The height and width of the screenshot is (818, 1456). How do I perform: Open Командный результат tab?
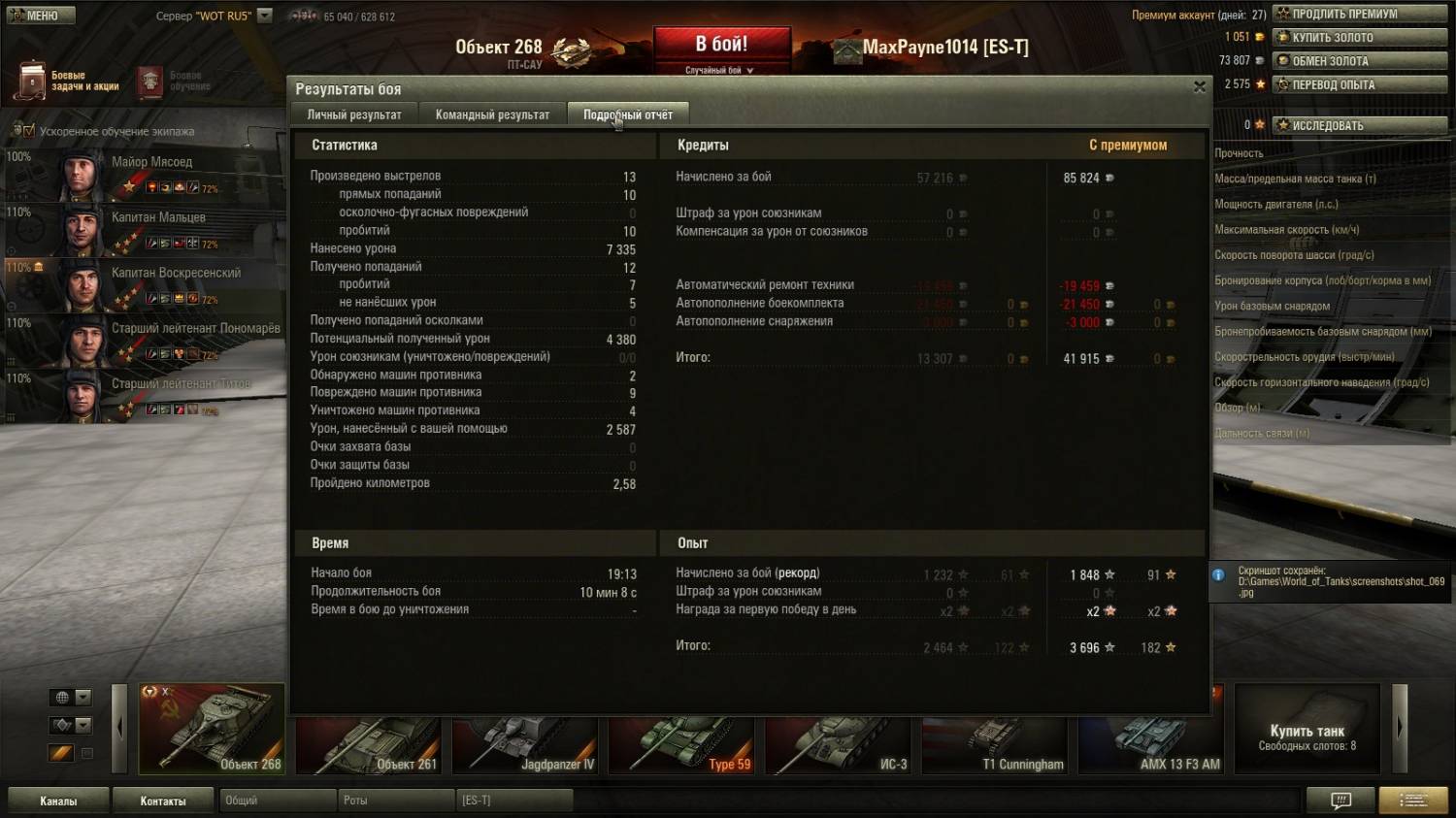[x=492, y=115]
